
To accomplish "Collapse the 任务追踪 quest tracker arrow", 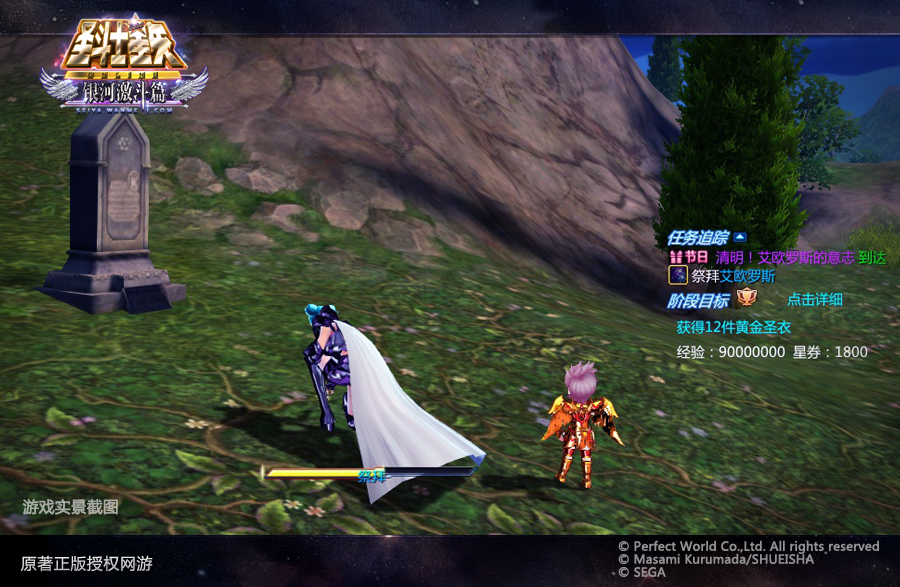I will click(x=740, y=238).
